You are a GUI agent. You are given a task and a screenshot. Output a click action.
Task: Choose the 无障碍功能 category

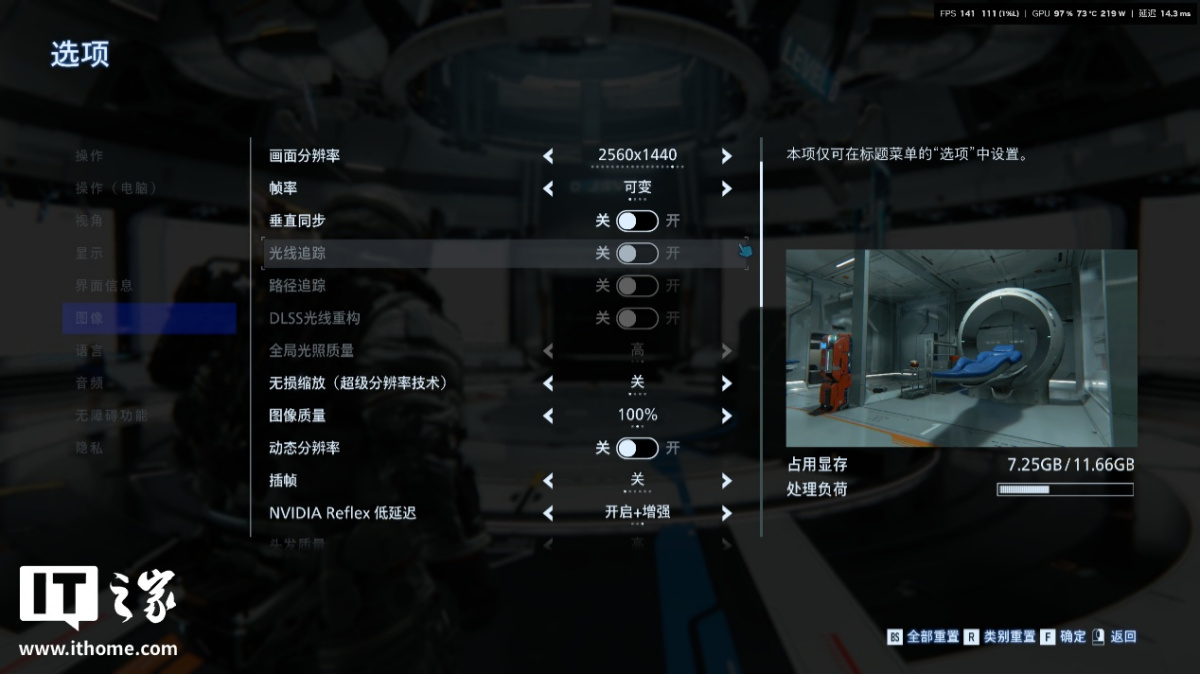pos(111,416)
